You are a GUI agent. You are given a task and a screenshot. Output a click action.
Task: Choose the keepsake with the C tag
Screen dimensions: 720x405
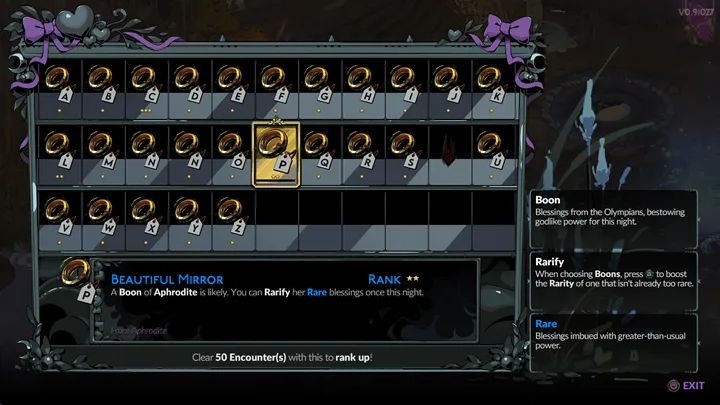click(x=146, y=83)
